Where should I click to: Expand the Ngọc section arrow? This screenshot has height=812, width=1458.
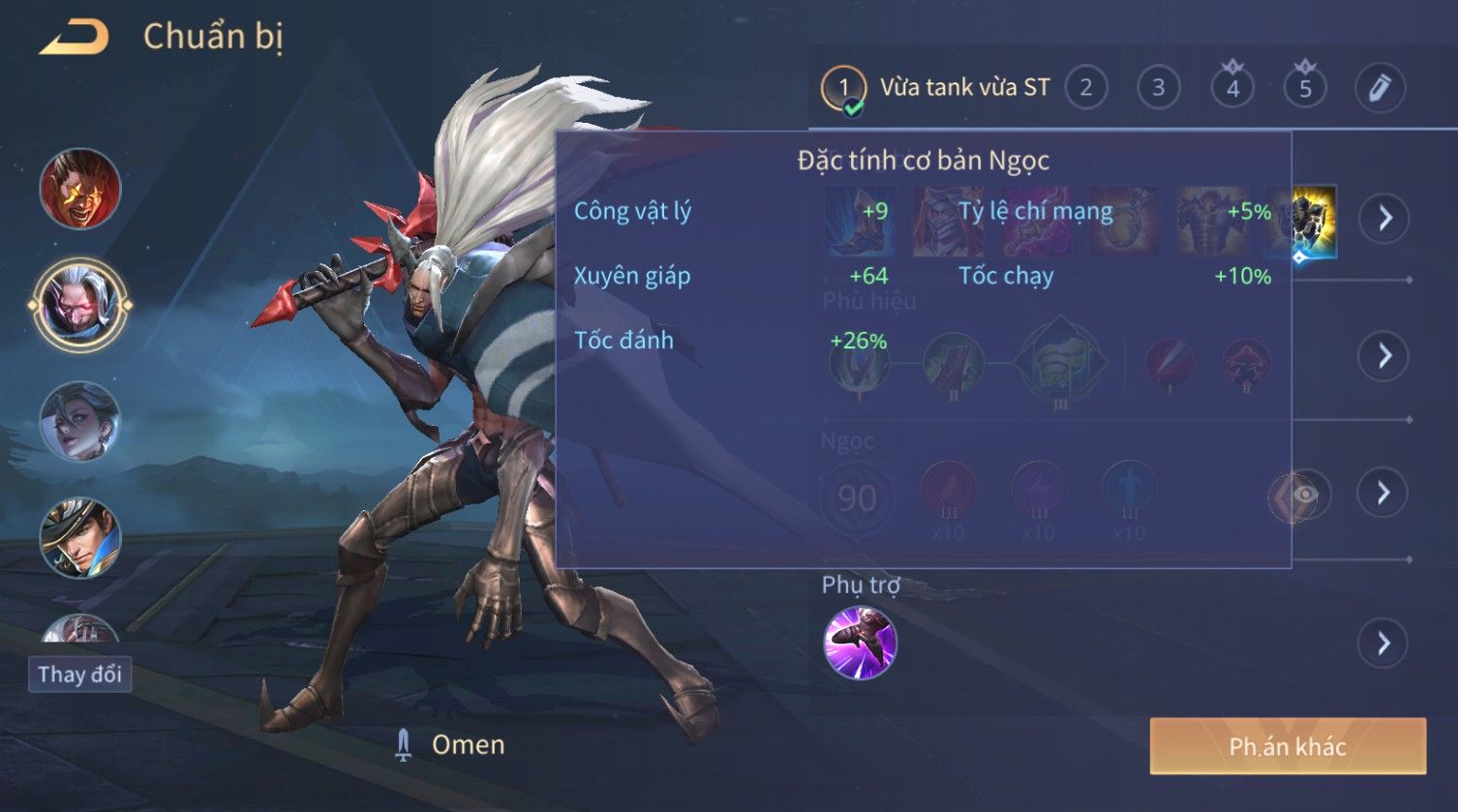(1384, 493)
